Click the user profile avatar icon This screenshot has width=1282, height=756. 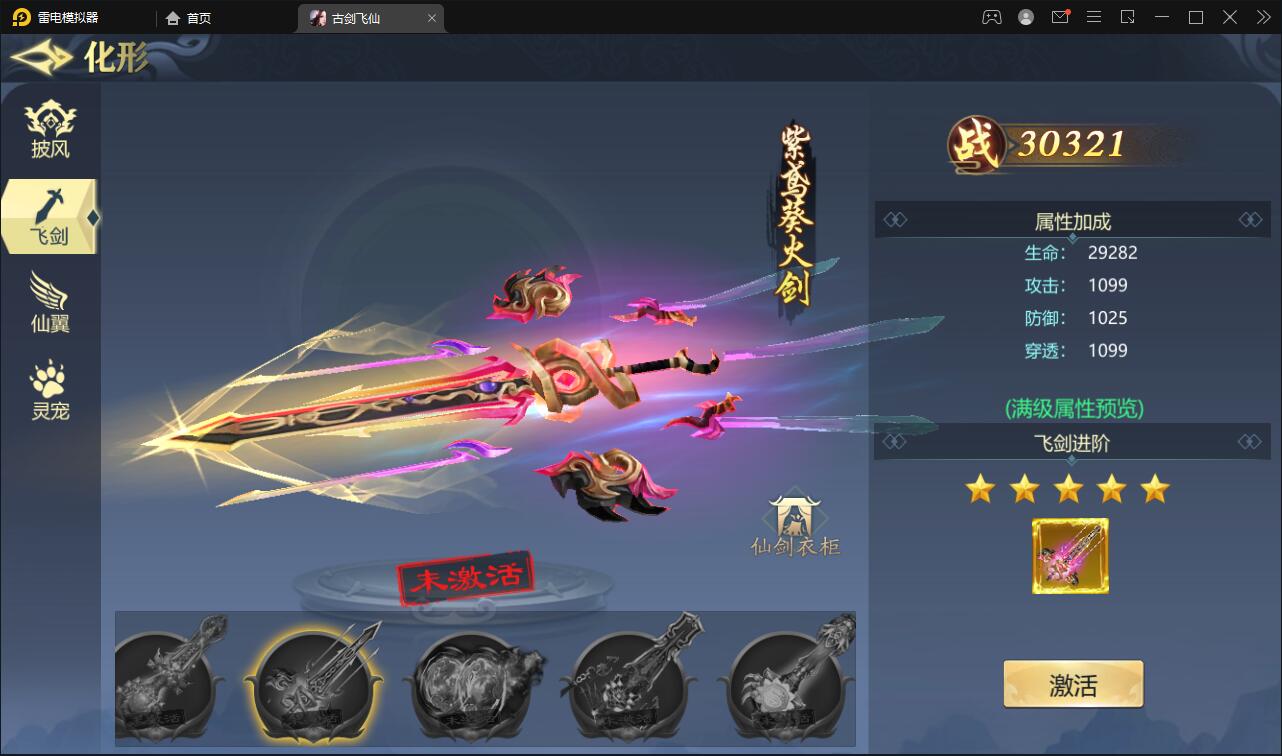click(x=1025, y=17)
